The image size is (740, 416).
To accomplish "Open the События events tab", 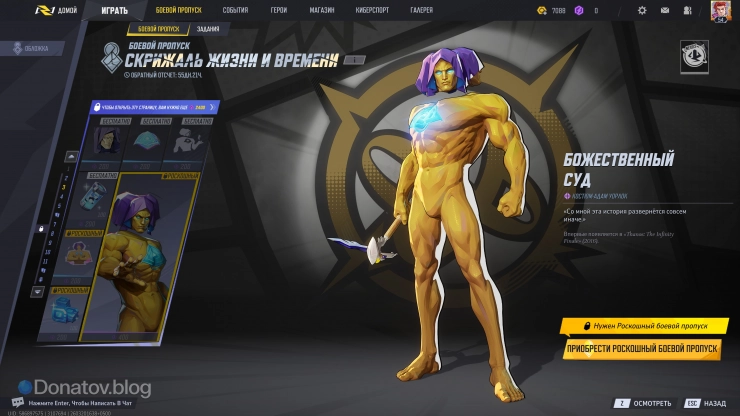I will click(x=235, y=10).
